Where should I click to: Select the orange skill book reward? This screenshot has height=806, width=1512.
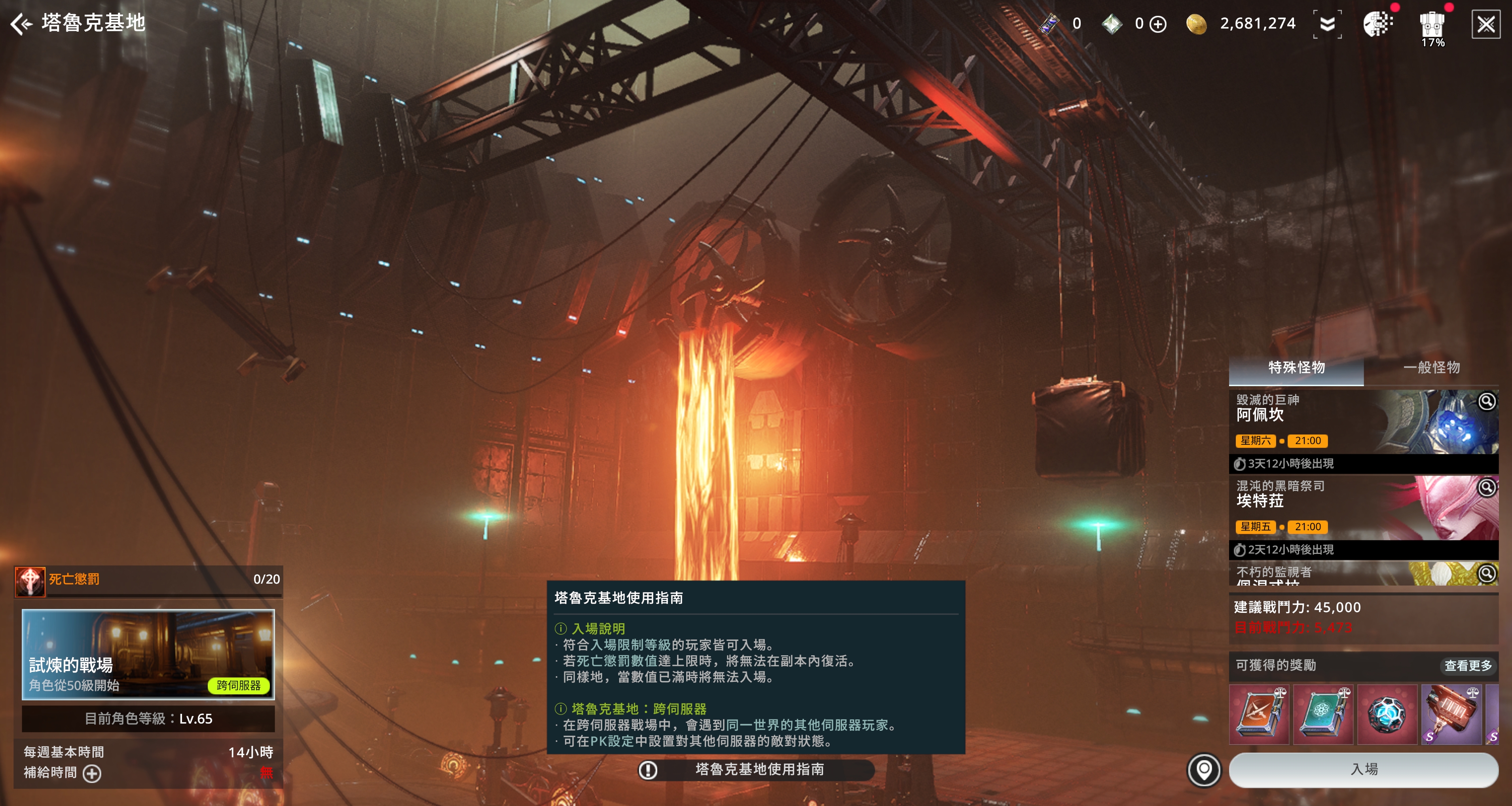(1259, 714)
